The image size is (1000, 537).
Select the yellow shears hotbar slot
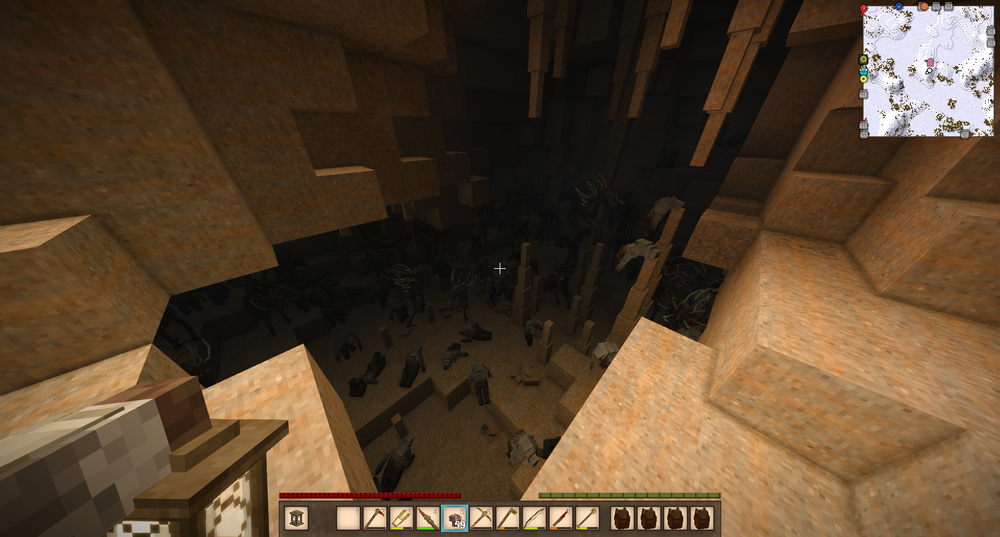pos(400,518)
